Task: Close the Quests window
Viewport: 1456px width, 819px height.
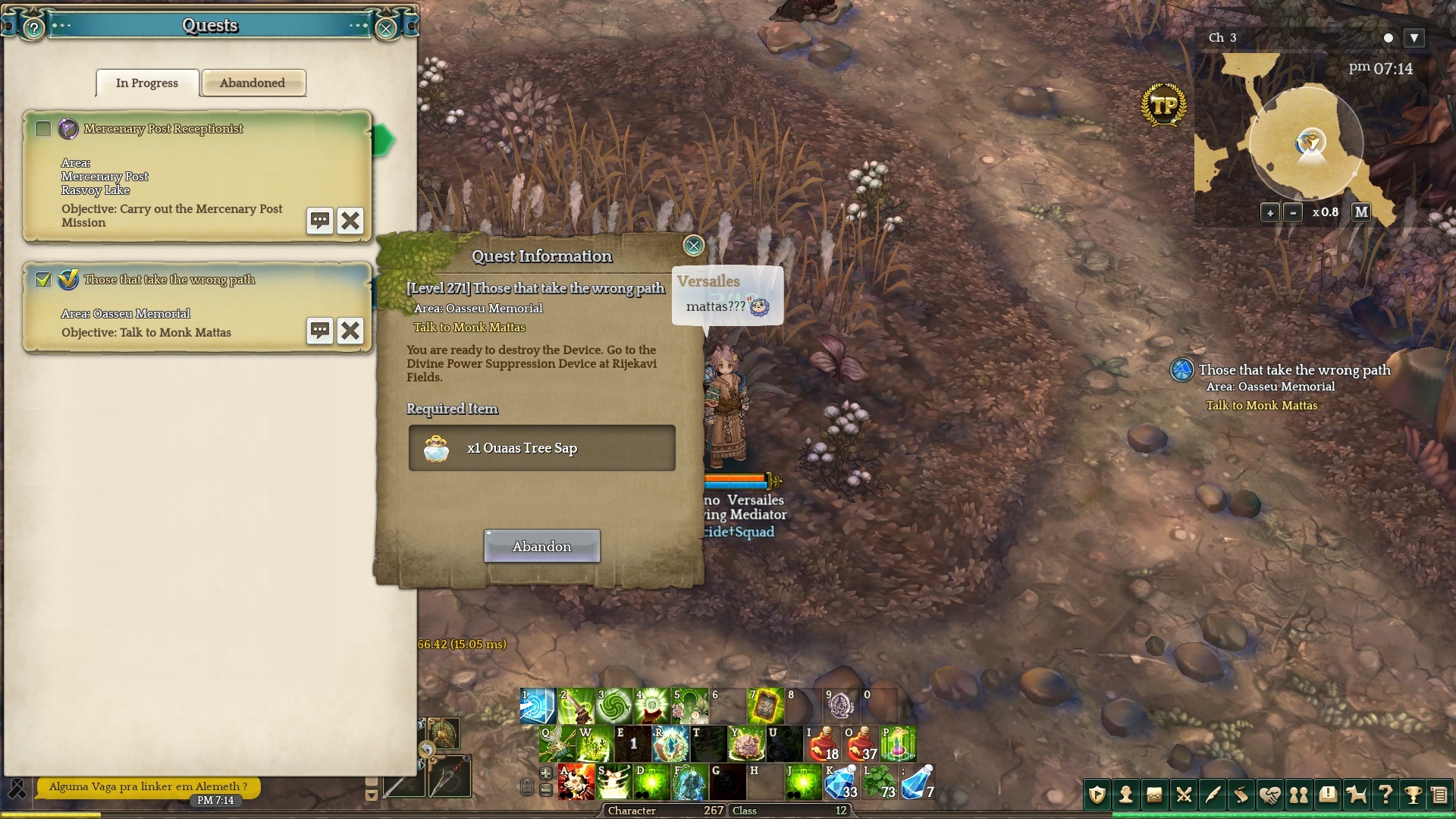Action: [x=386, y=29]
